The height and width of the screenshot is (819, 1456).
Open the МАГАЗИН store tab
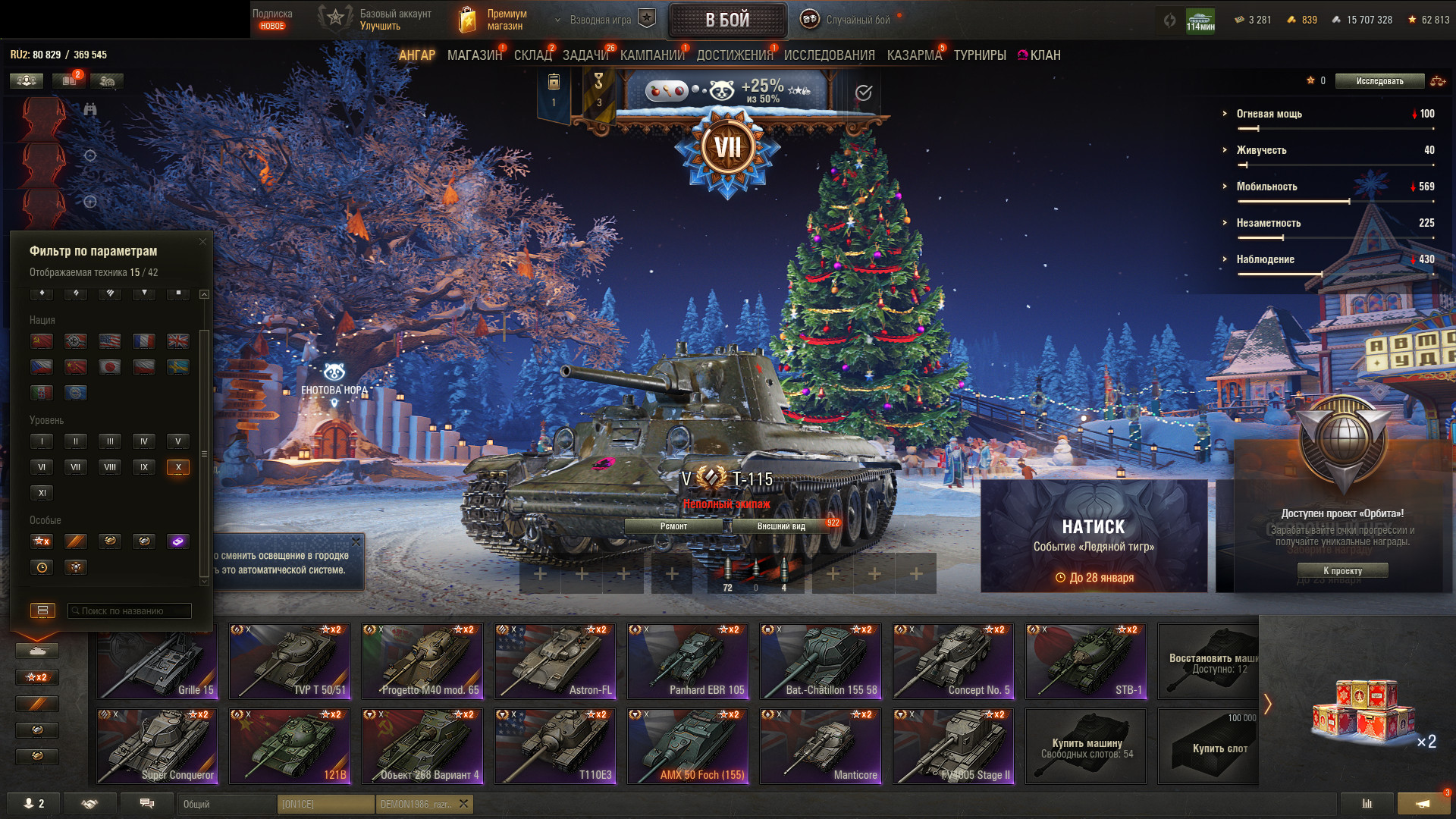pyautogui.click(x=474, y=55)
